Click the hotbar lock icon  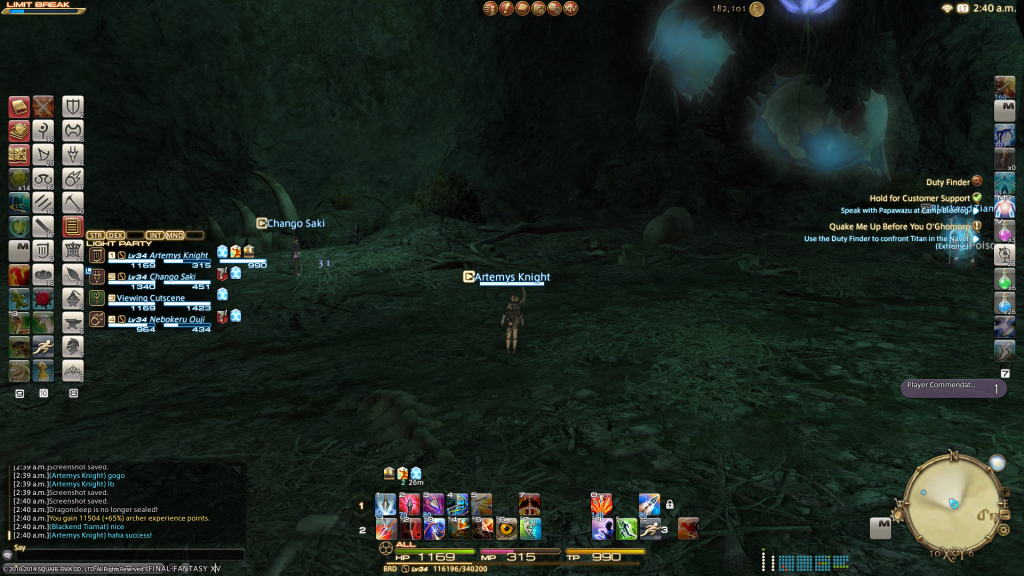click(x=669, y=505)
